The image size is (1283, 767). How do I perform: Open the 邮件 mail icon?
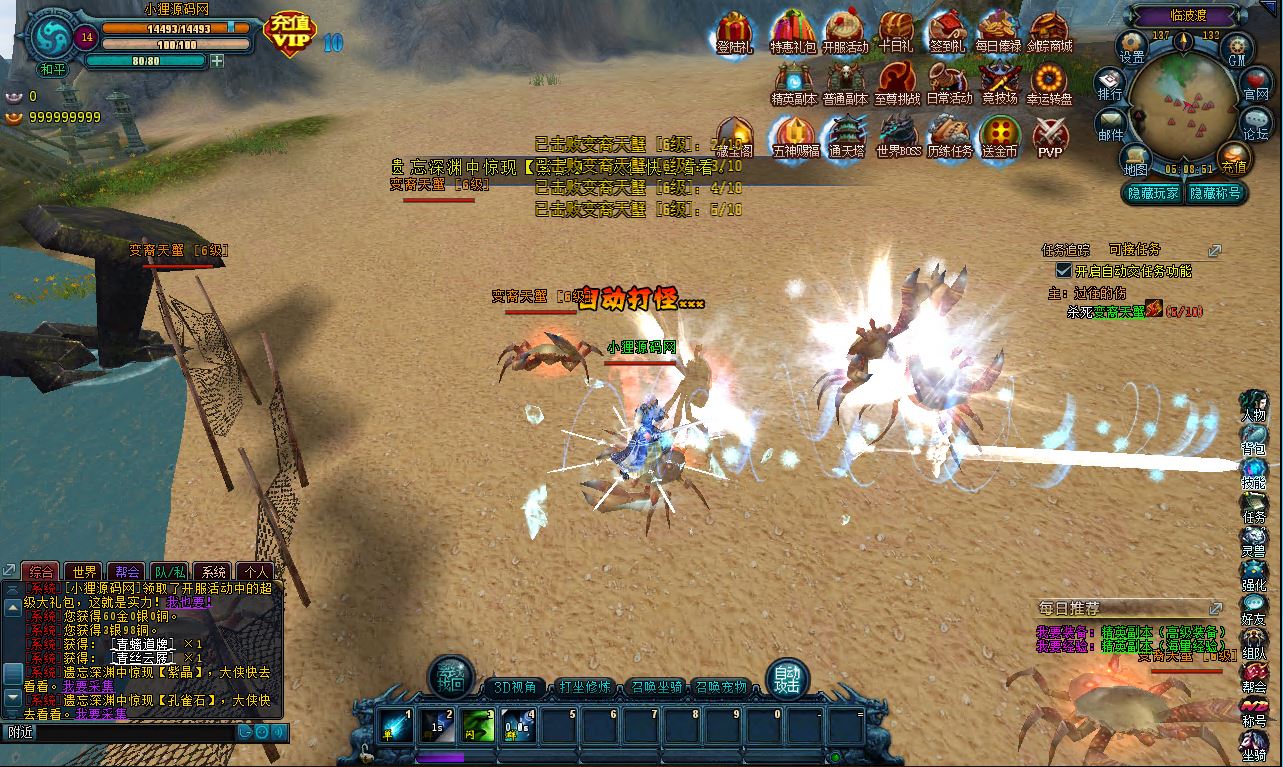[1111, 125]
